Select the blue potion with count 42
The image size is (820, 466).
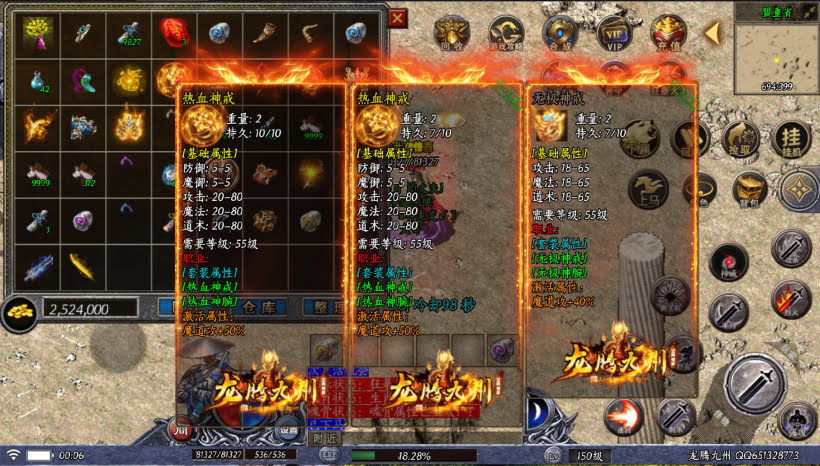[40, 80]
